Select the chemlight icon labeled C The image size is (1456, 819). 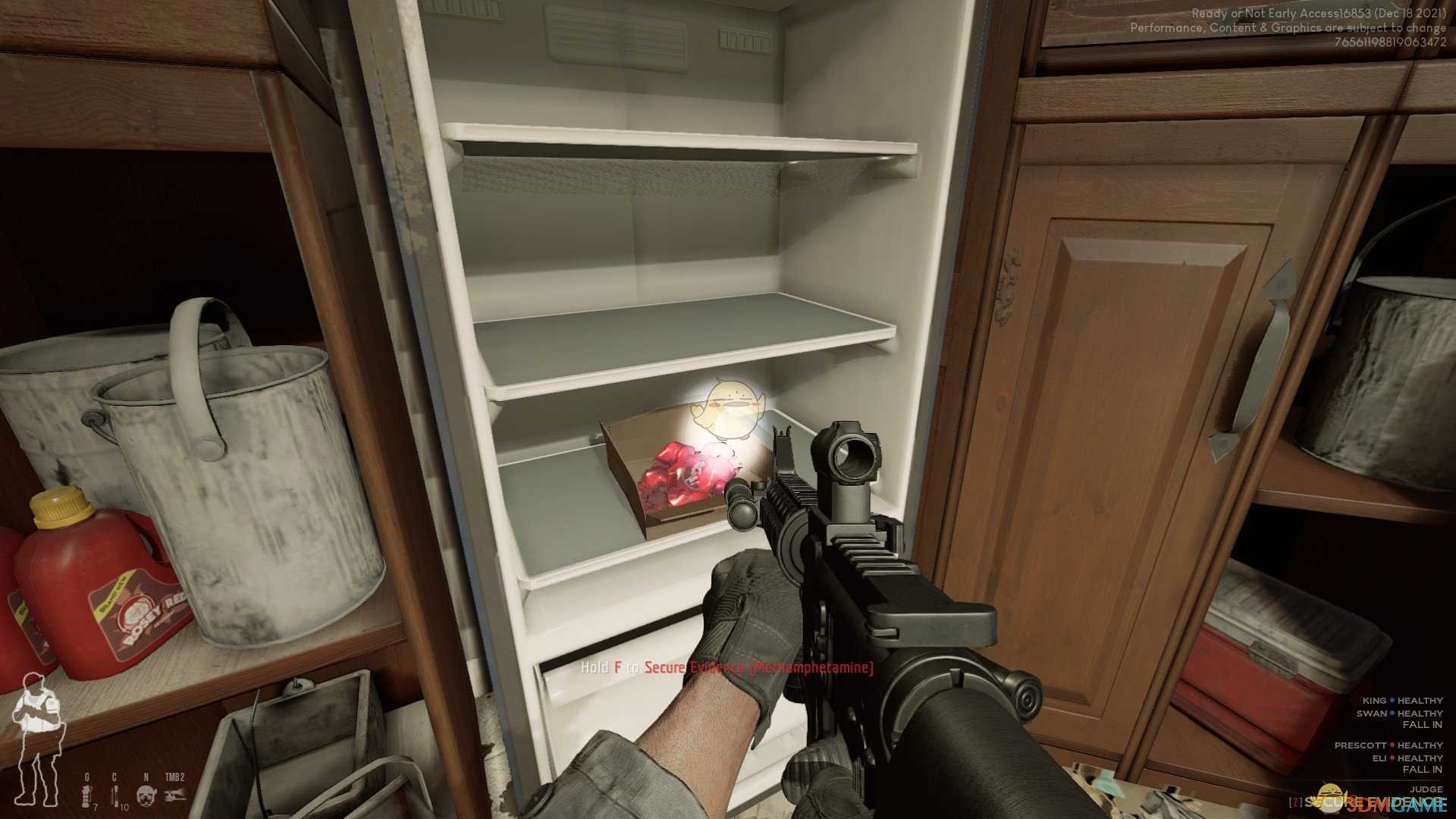tap(115, 794)
